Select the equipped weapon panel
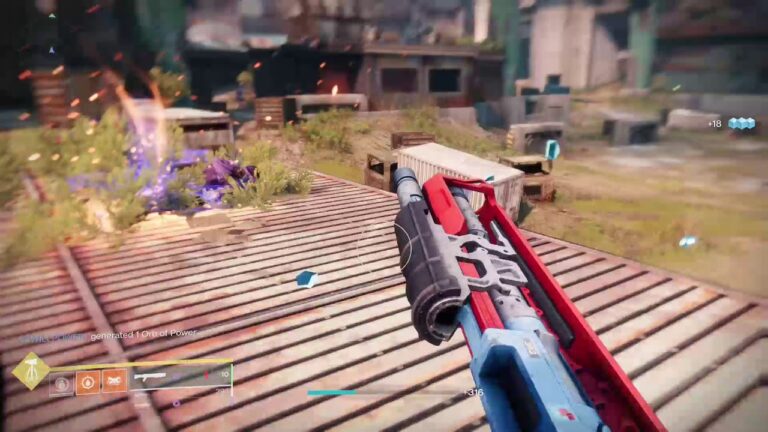Screen dimensions: 768x432 click(180, 377)
